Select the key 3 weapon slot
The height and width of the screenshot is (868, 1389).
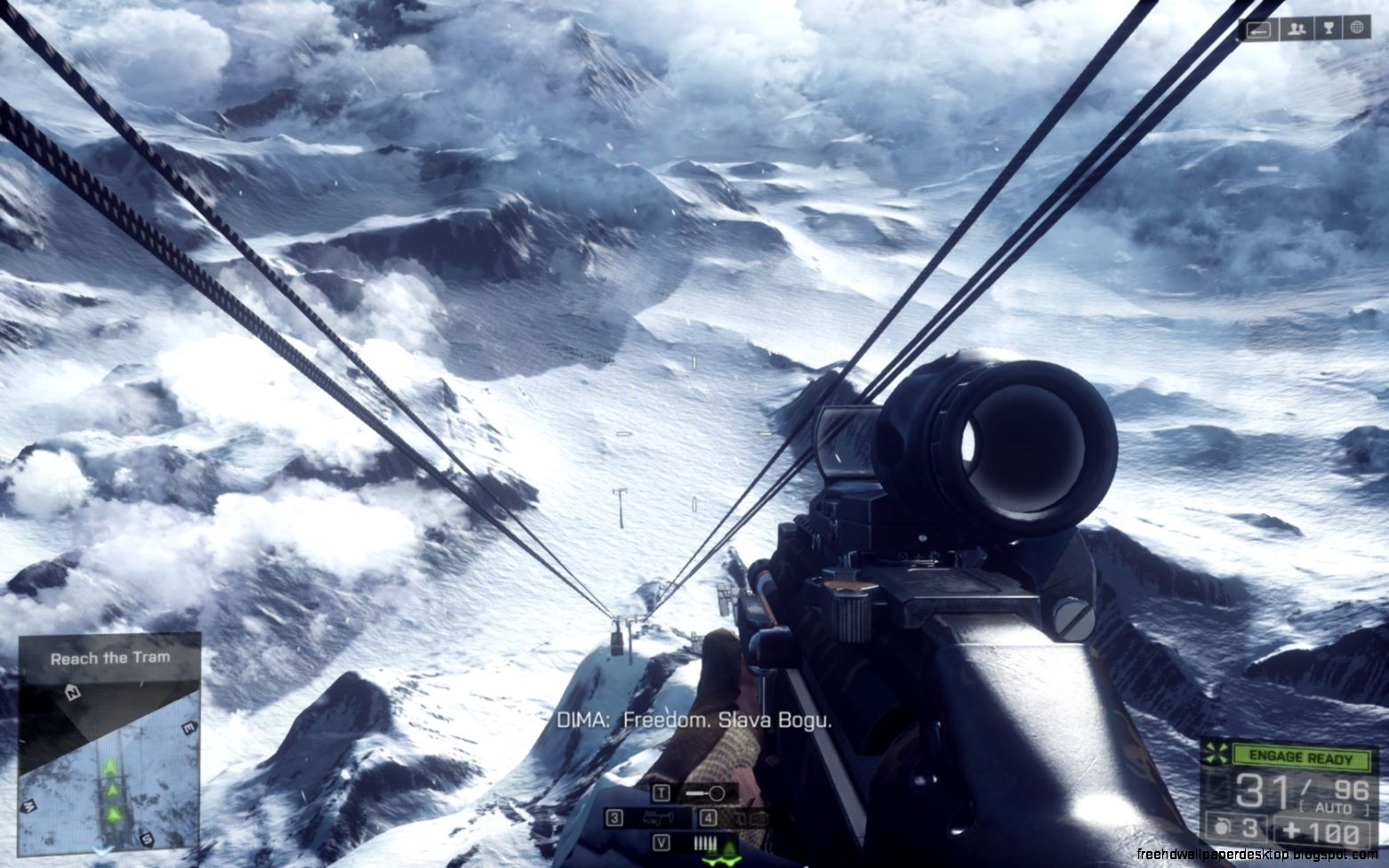point(614,818)
